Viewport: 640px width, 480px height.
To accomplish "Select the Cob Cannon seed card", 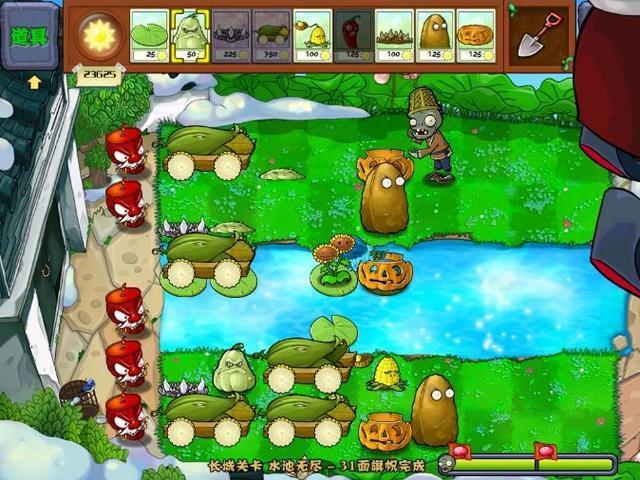I will point(272,36).
